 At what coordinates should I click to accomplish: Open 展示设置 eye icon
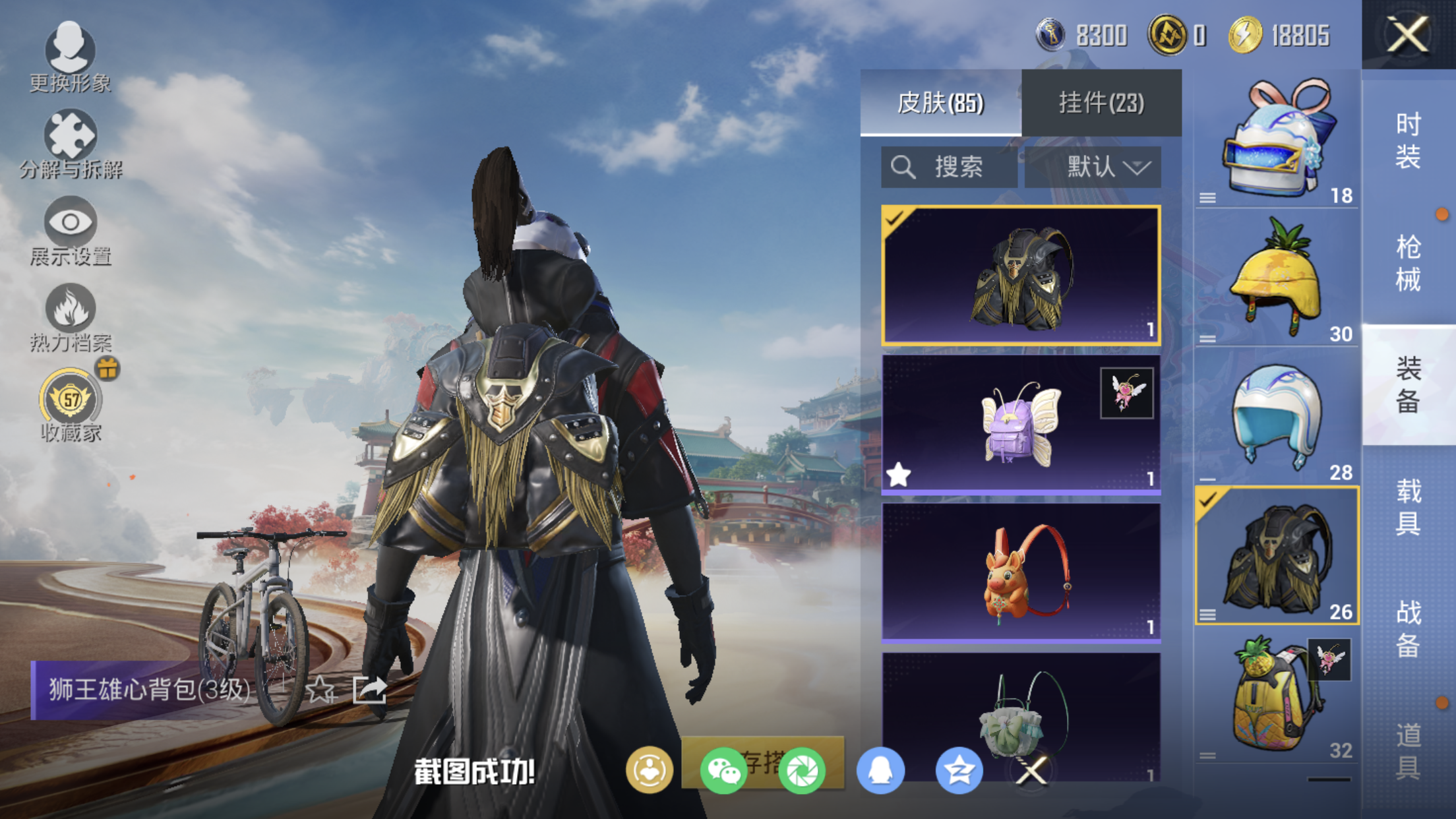70,230
